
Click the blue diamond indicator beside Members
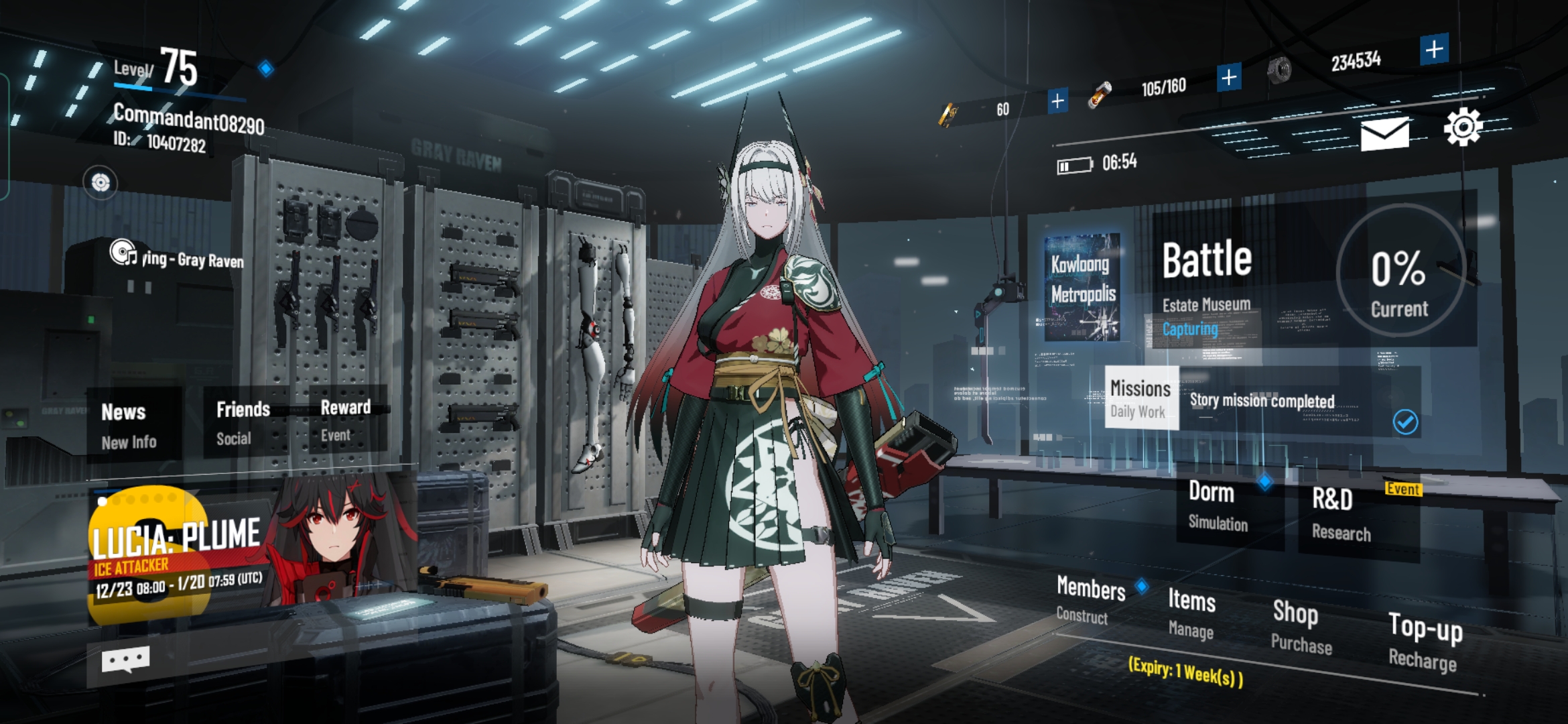point(1140,586)
